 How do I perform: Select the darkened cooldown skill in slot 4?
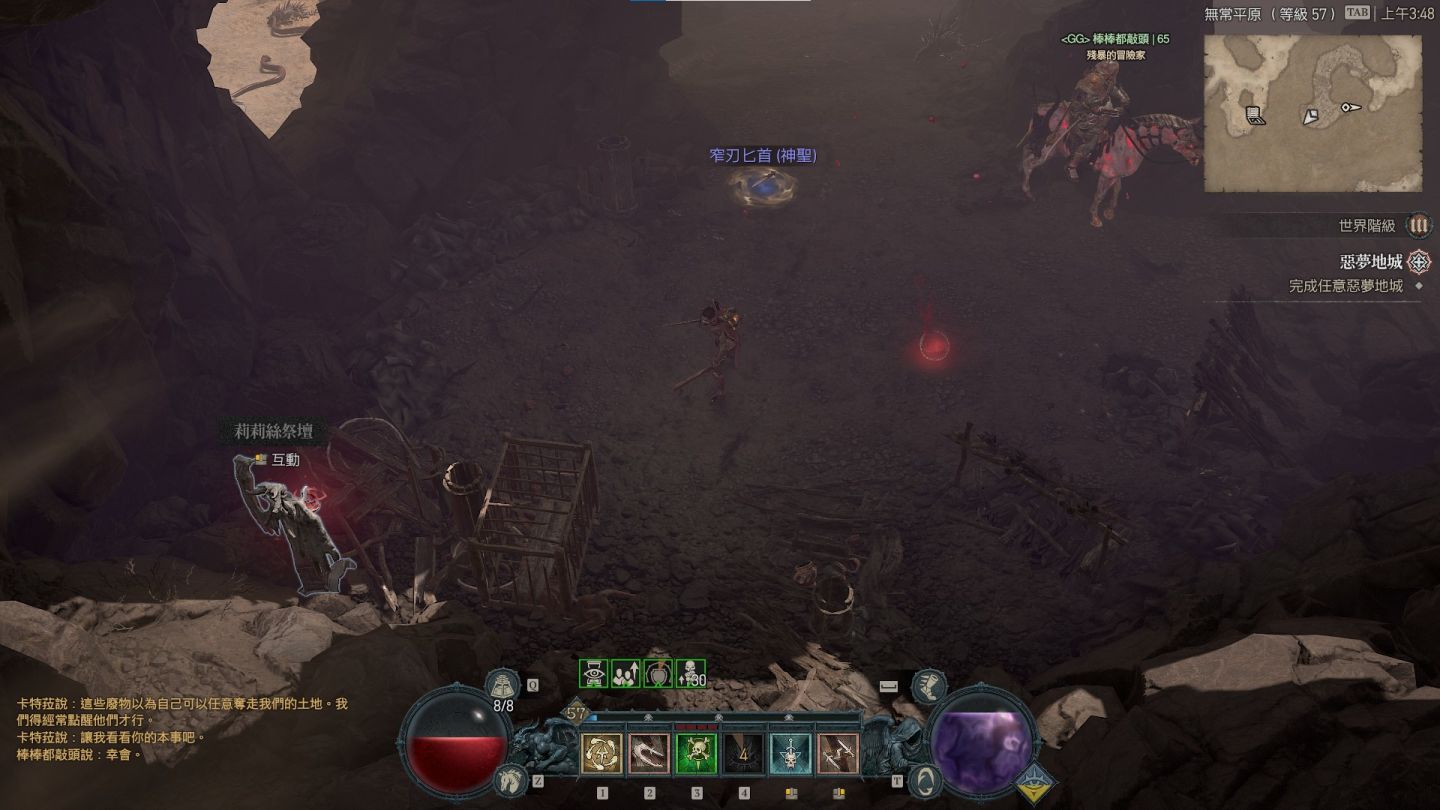point(744,754)
